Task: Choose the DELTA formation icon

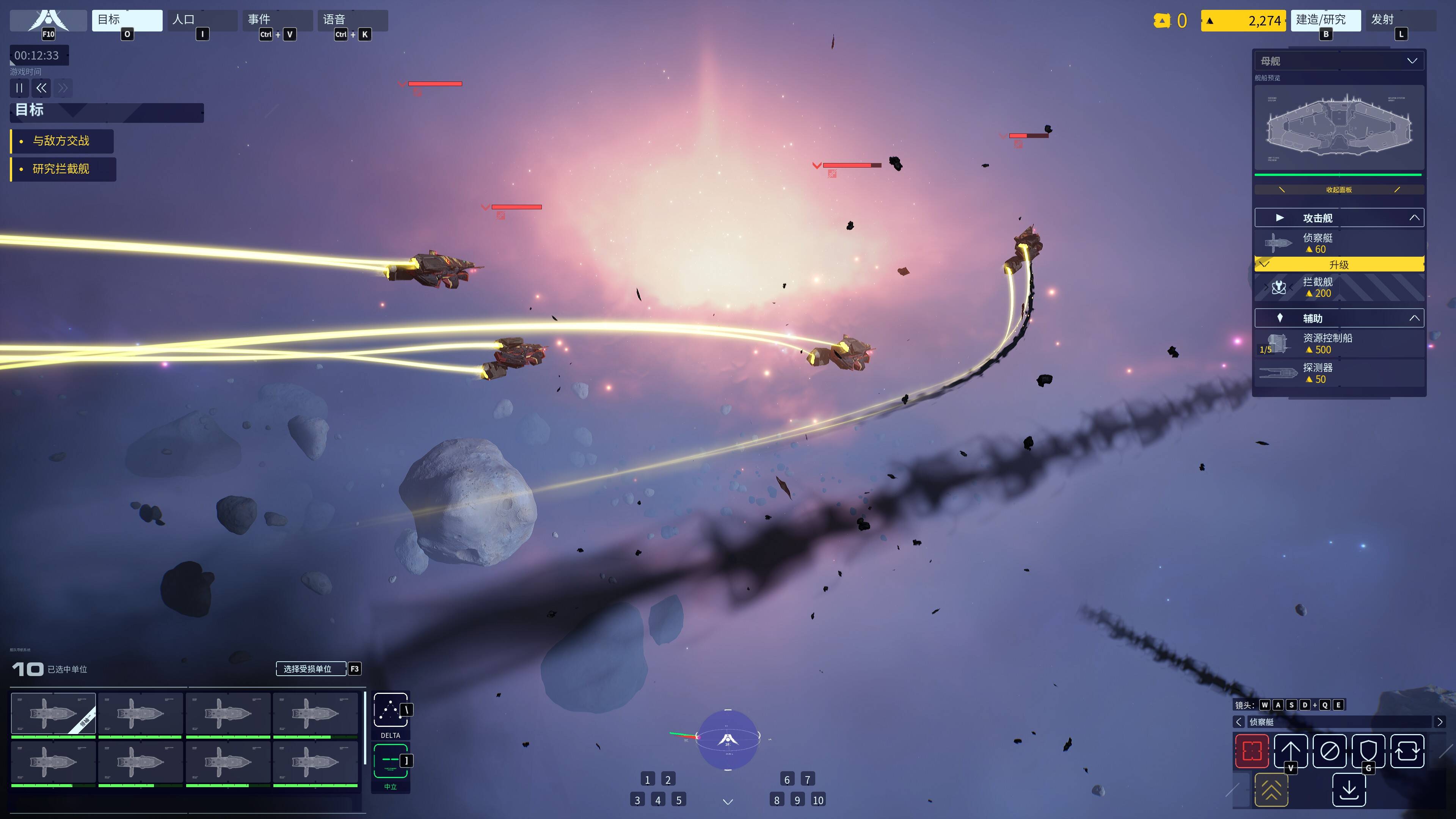Action: coord(390,711)
